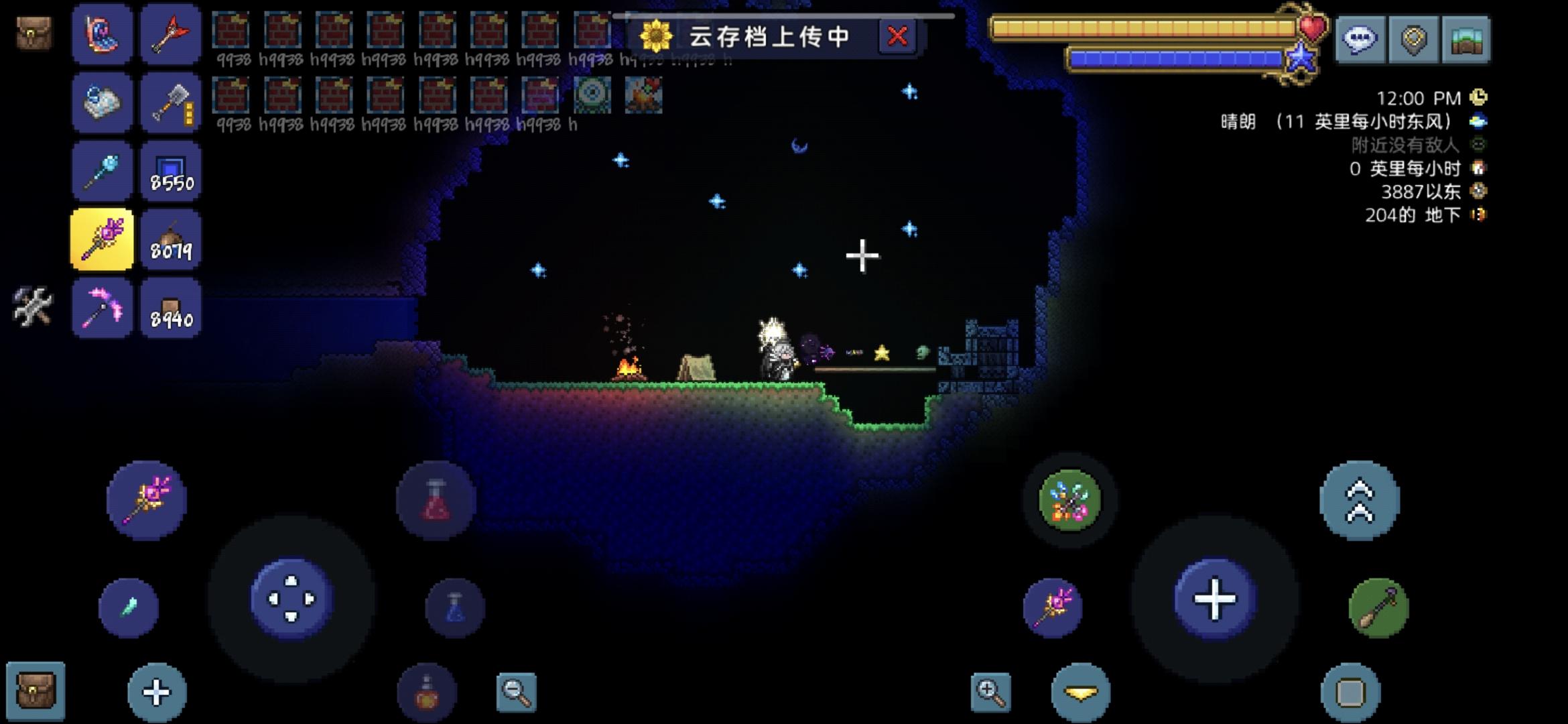Open the inventory bag bottom left
This screenshot has width=1568, height=724.
point(36,688)
